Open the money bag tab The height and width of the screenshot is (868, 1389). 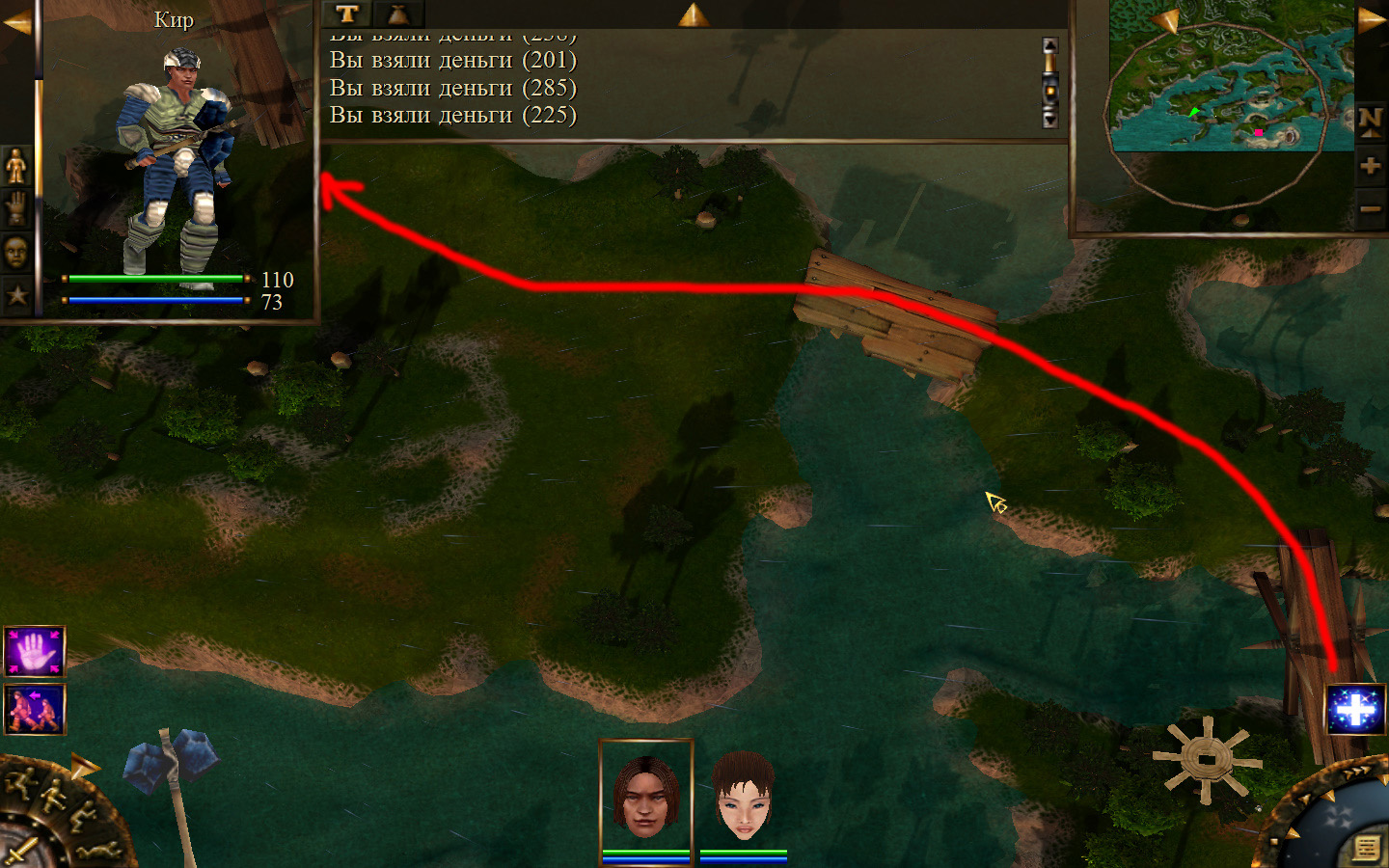tap(398, 14)
